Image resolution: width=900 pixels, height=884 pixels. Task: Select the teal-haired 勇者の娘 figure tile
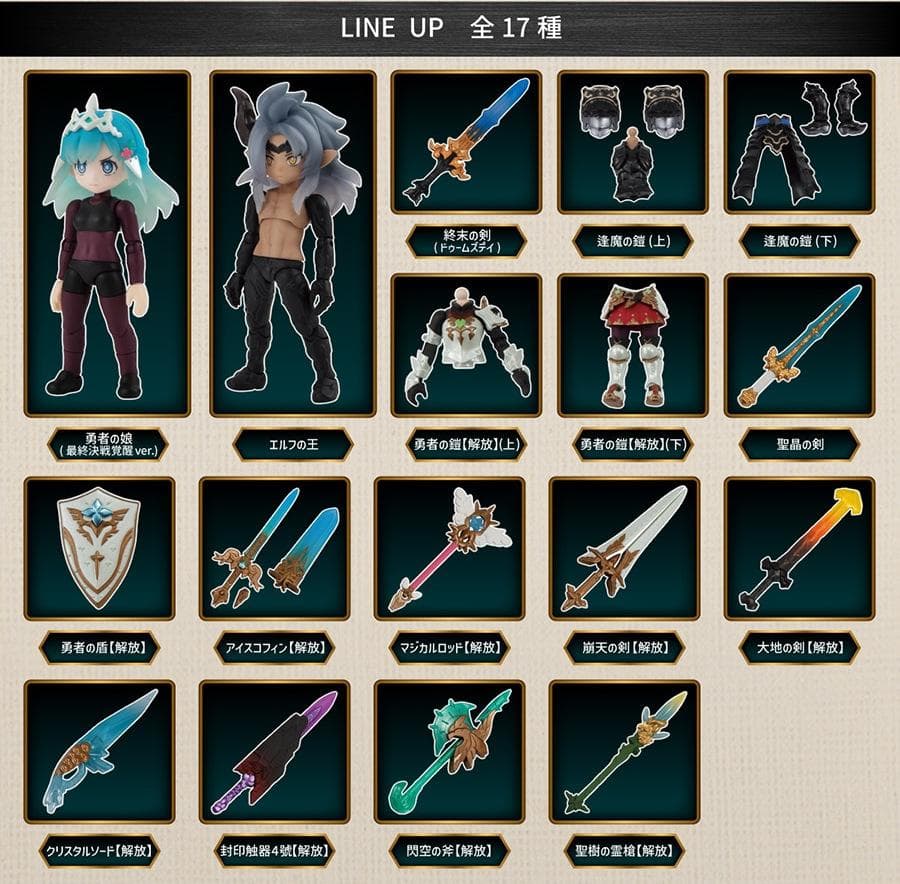click(107, 243)
